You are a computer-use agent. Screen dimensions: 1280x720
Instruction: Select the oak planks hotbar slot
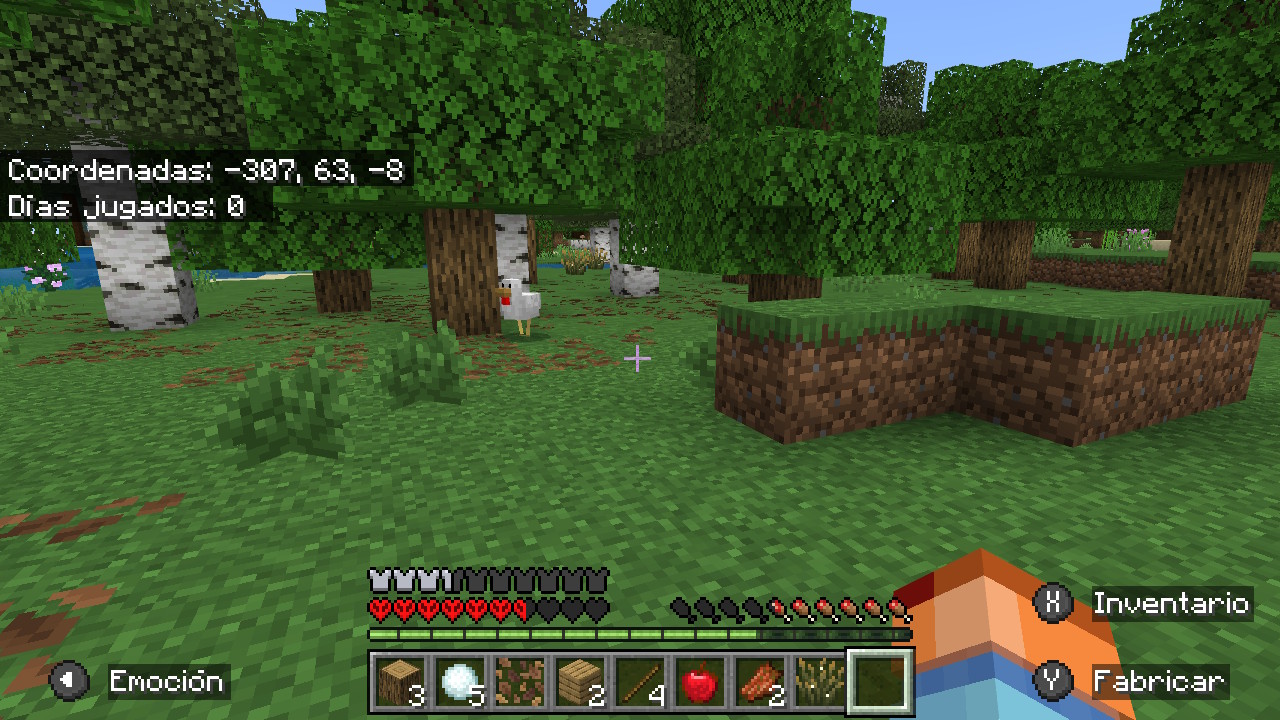tap(580, 682)
